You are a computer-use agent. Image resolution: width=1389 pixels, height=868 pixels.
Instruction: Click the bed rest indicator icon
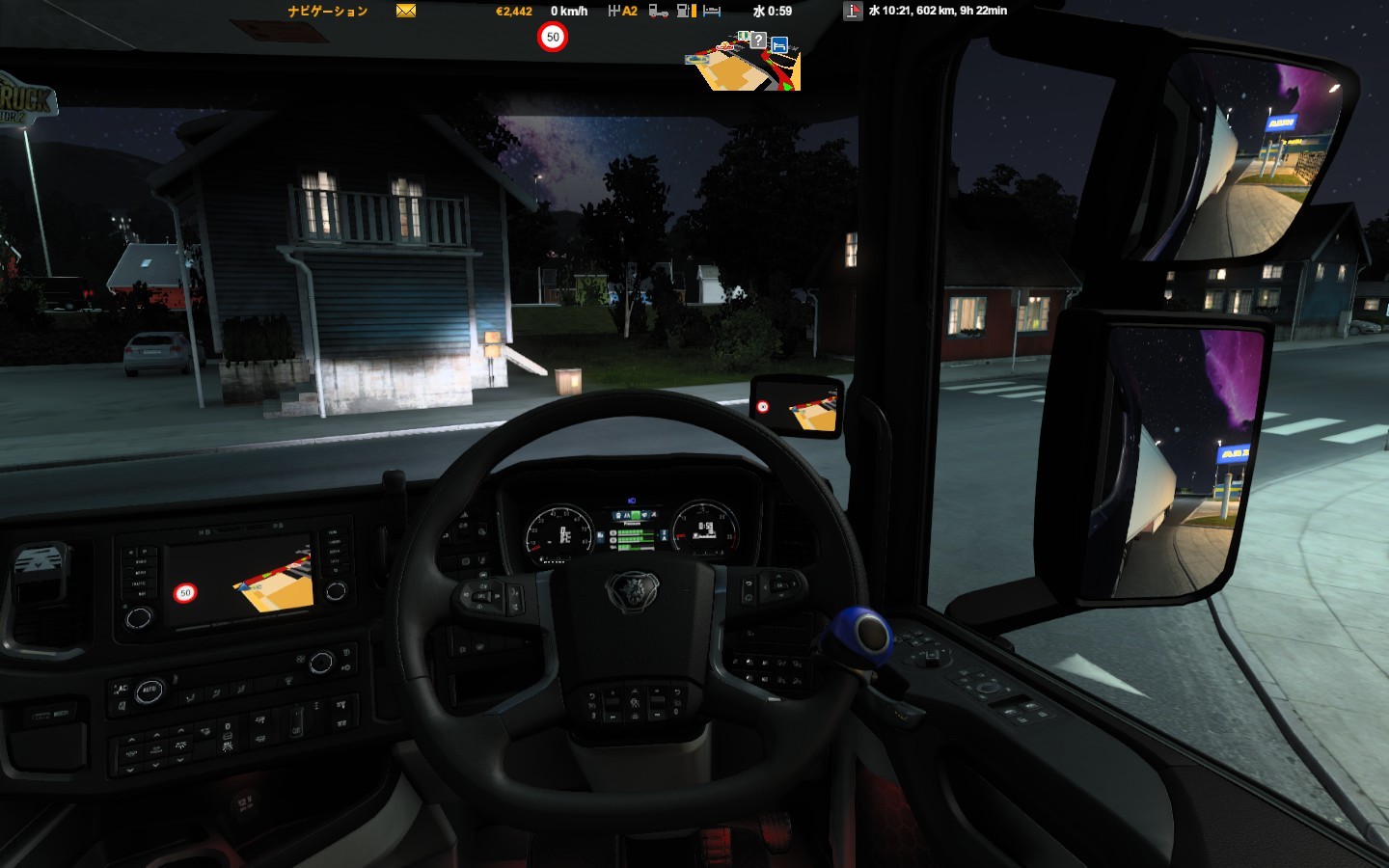tap(712, 11)
